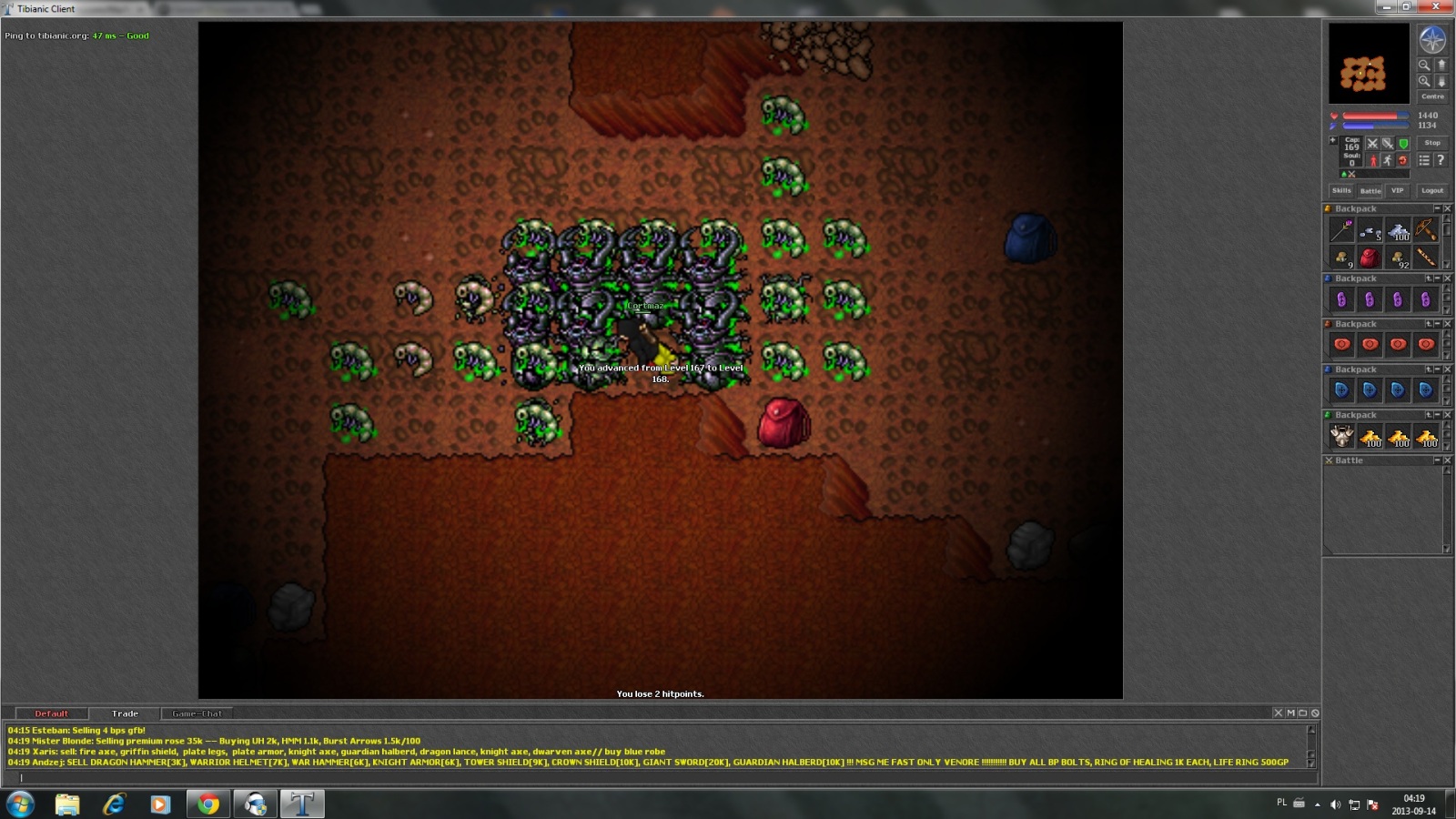Screen dimensions: 1456x819
Task: Close the Battle panel
Action: pos(1447,460)
